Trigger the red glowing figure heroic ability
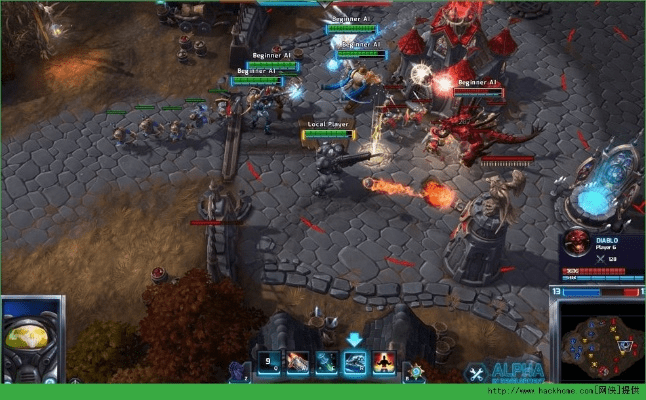Screen dimensions: 646x400 384,363
